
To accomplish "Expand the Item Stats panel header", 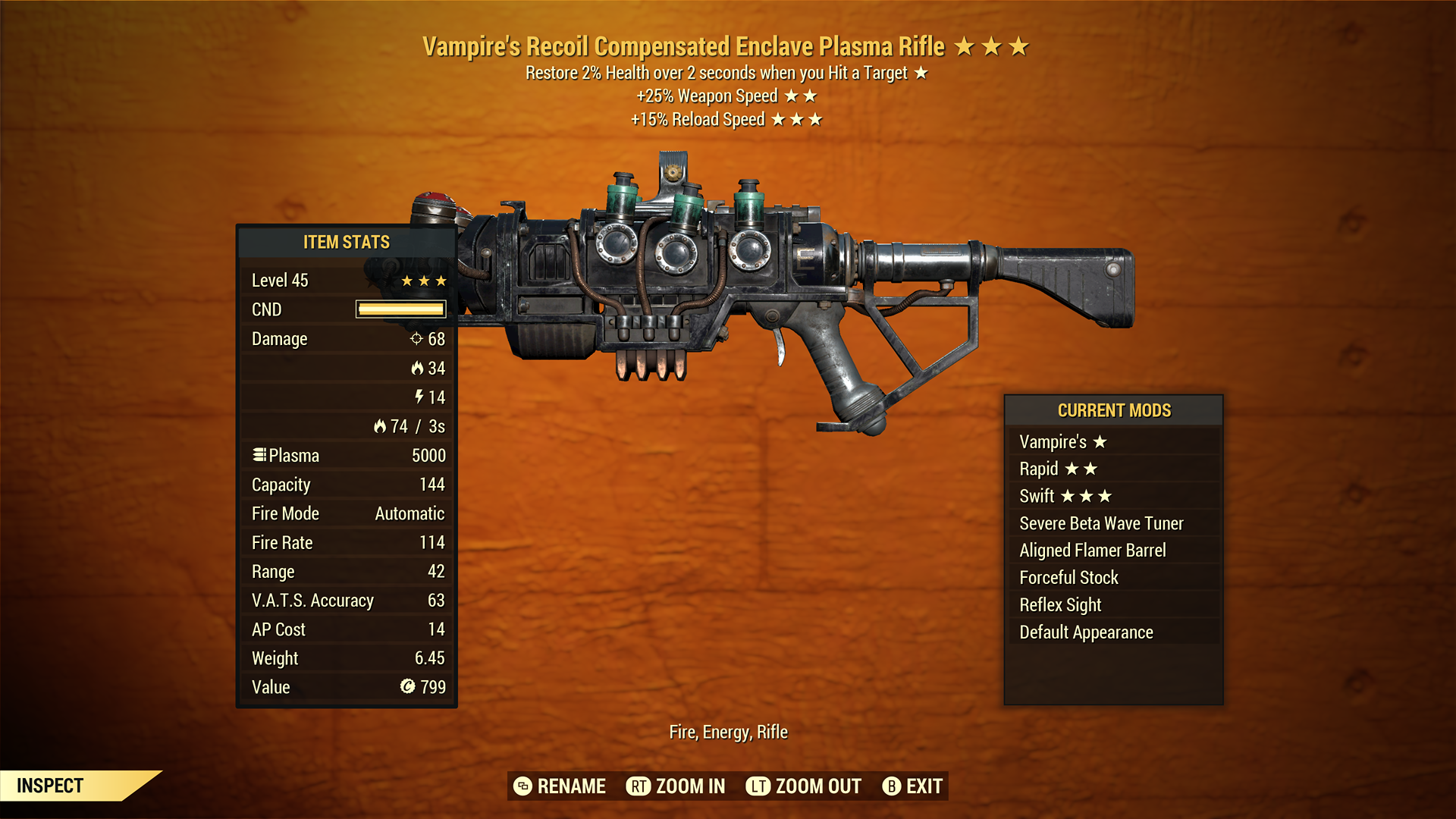I will (x=345, y=242).
